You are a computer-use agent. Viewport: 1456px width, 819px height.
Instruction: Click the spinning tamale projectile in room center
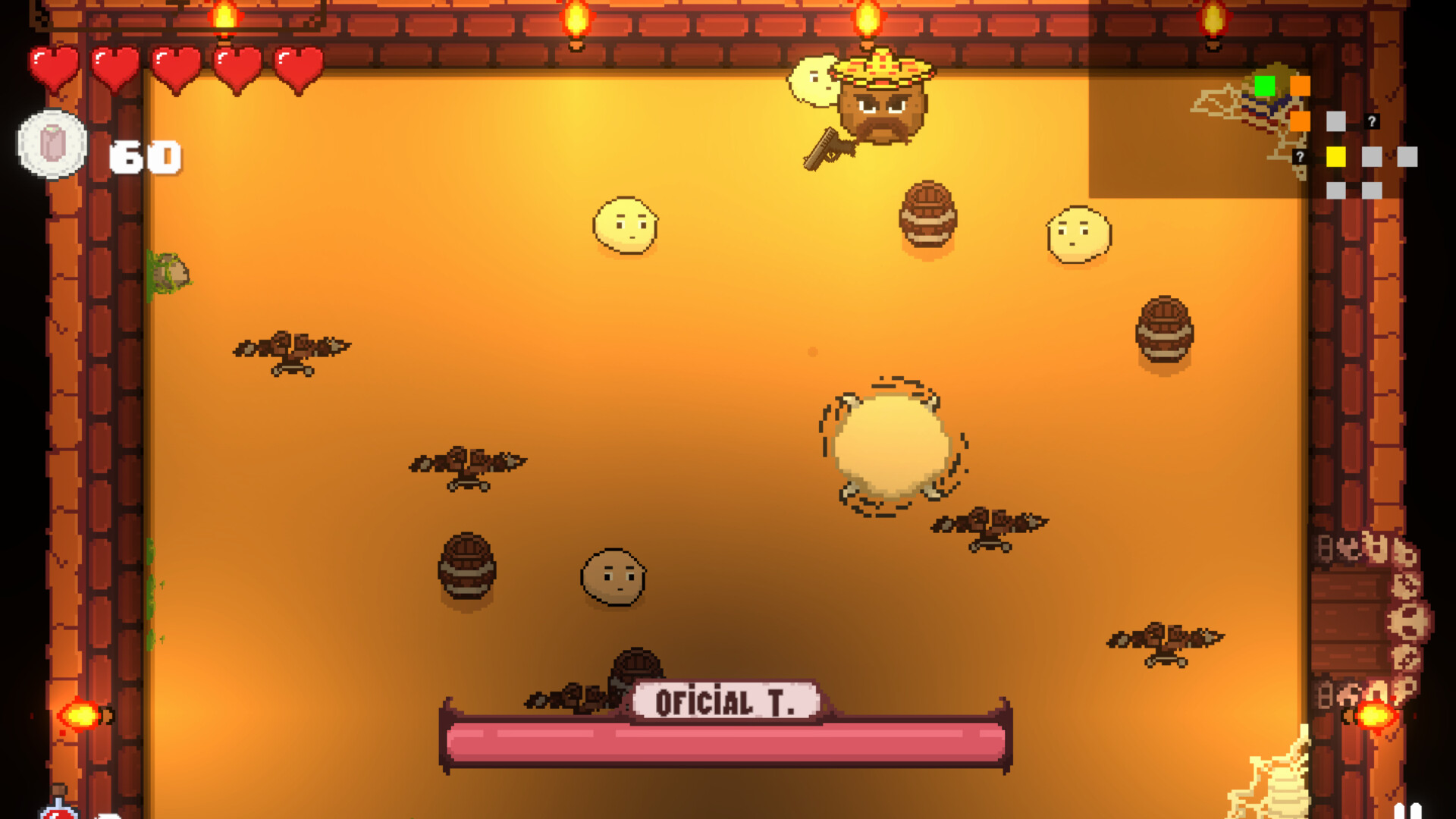pos(891,444)
